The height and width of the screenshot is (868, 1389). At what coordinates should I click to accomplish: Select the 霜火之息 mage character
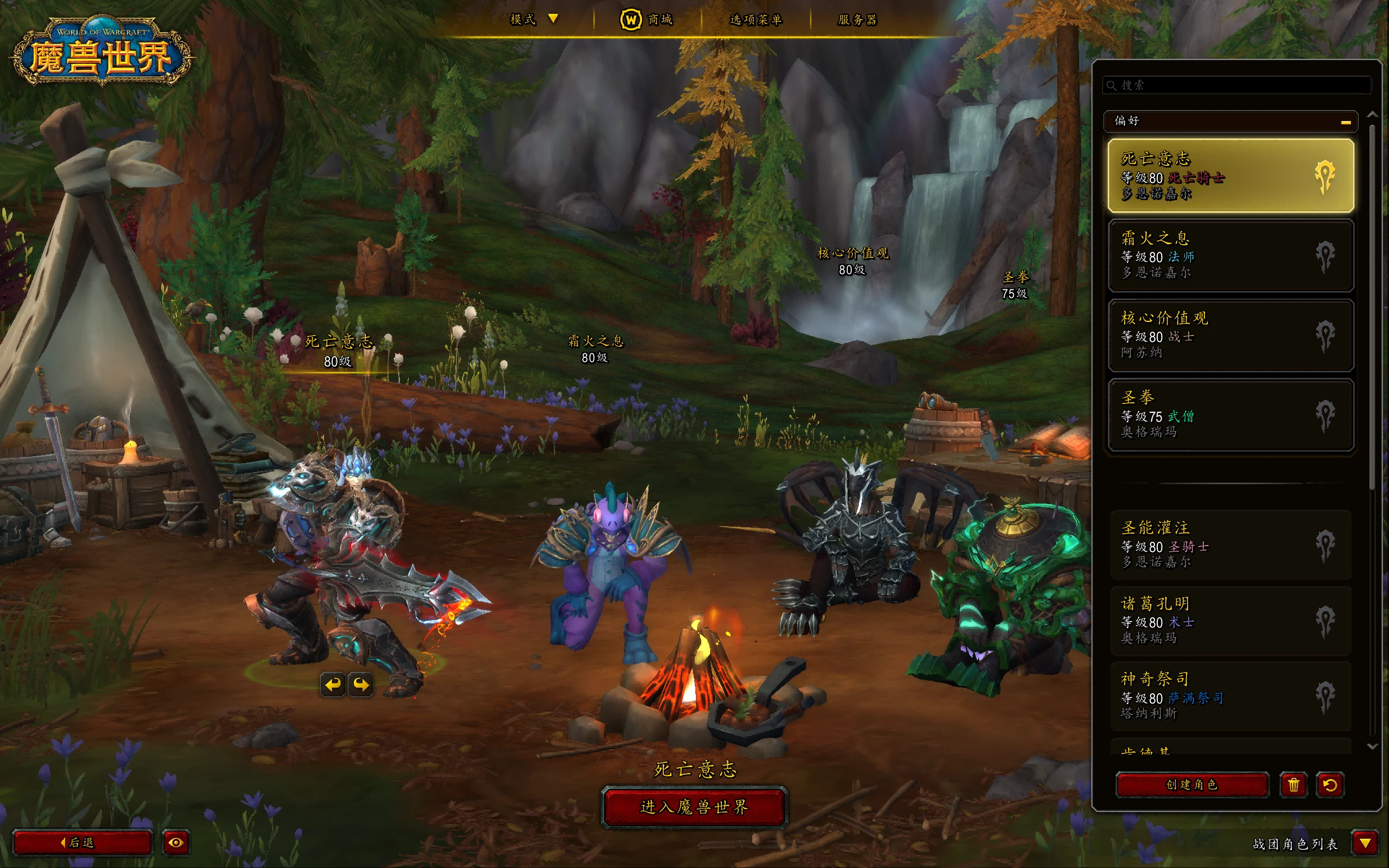pos(1230,256)
